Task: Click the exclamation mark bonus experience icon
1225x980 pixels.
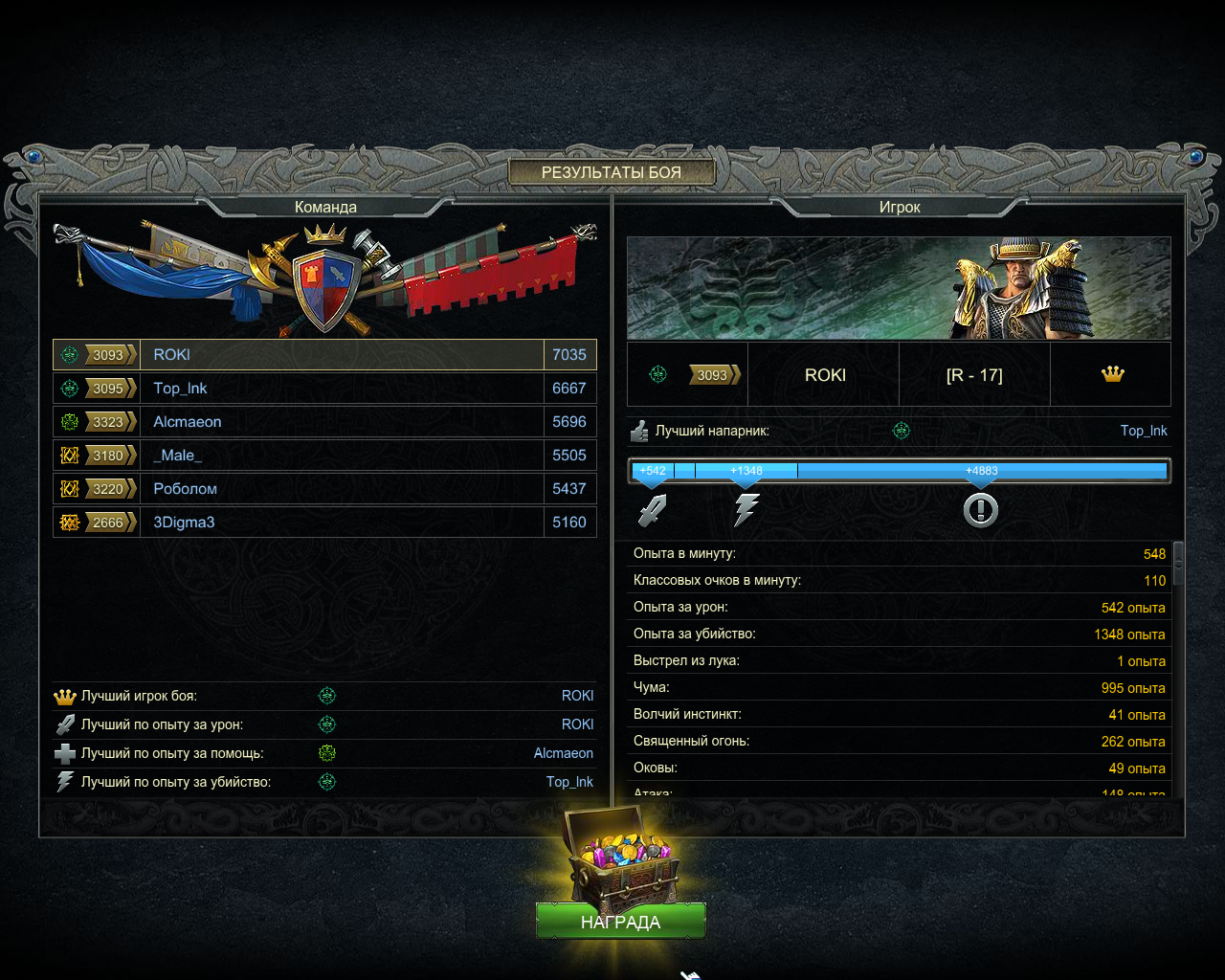Action: point(980,510)
